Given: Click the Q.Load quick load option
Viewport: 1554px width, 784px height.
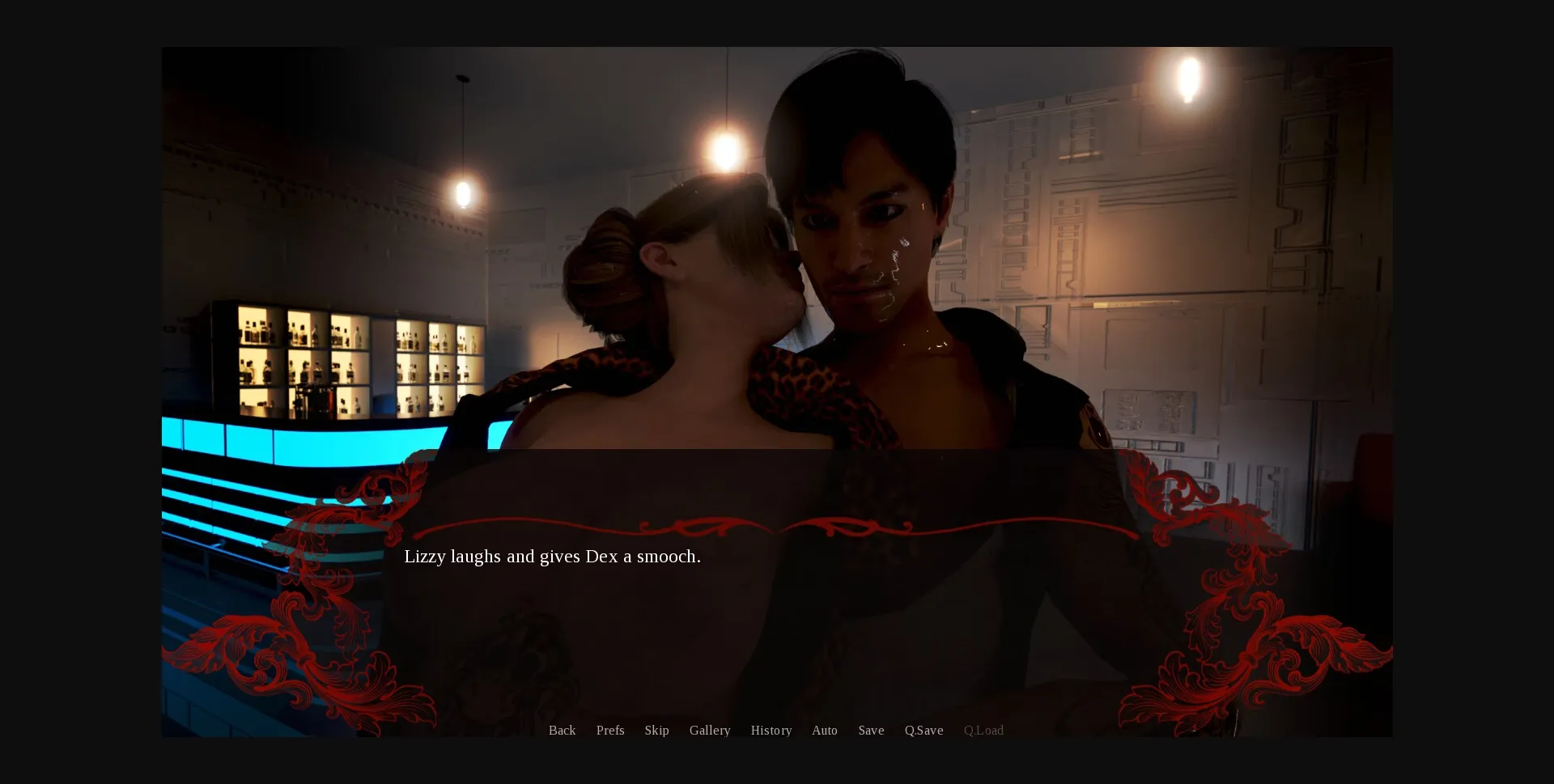Looking at the screenshot, I should pos(983,730).
